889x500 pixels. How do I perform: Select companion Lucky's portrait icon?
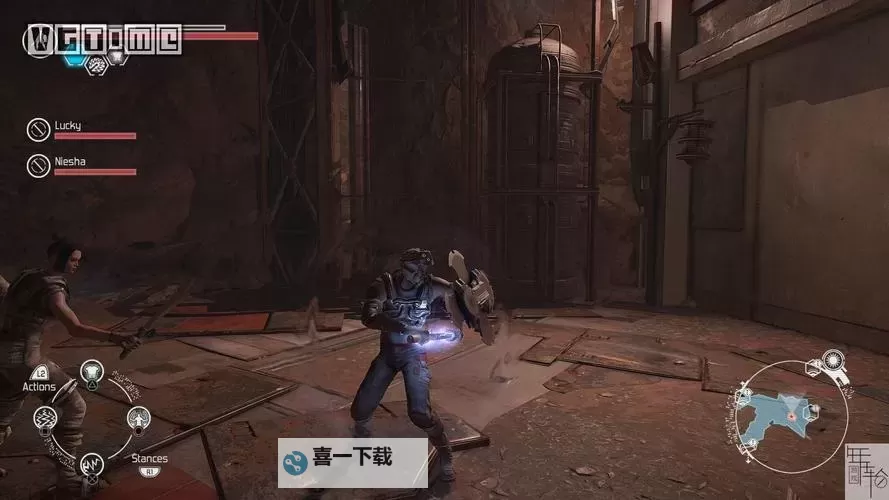[x=38, y=129]
